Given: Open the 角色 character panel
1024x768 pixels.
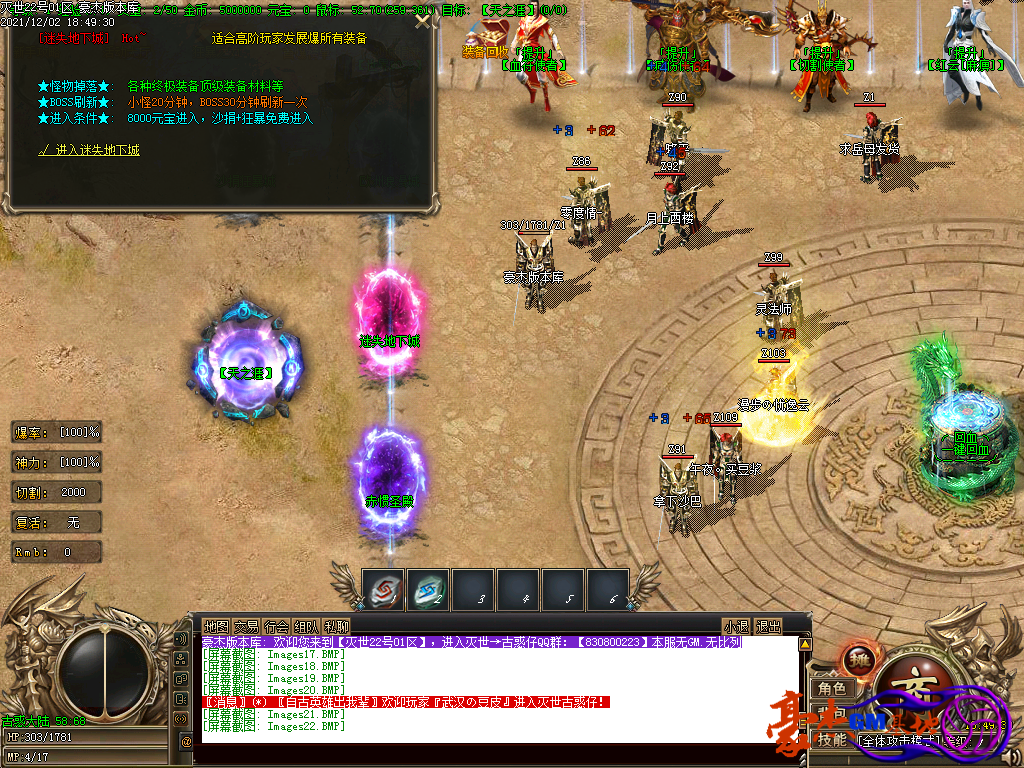Looking at the screenshot, I should tap(832, 689).
